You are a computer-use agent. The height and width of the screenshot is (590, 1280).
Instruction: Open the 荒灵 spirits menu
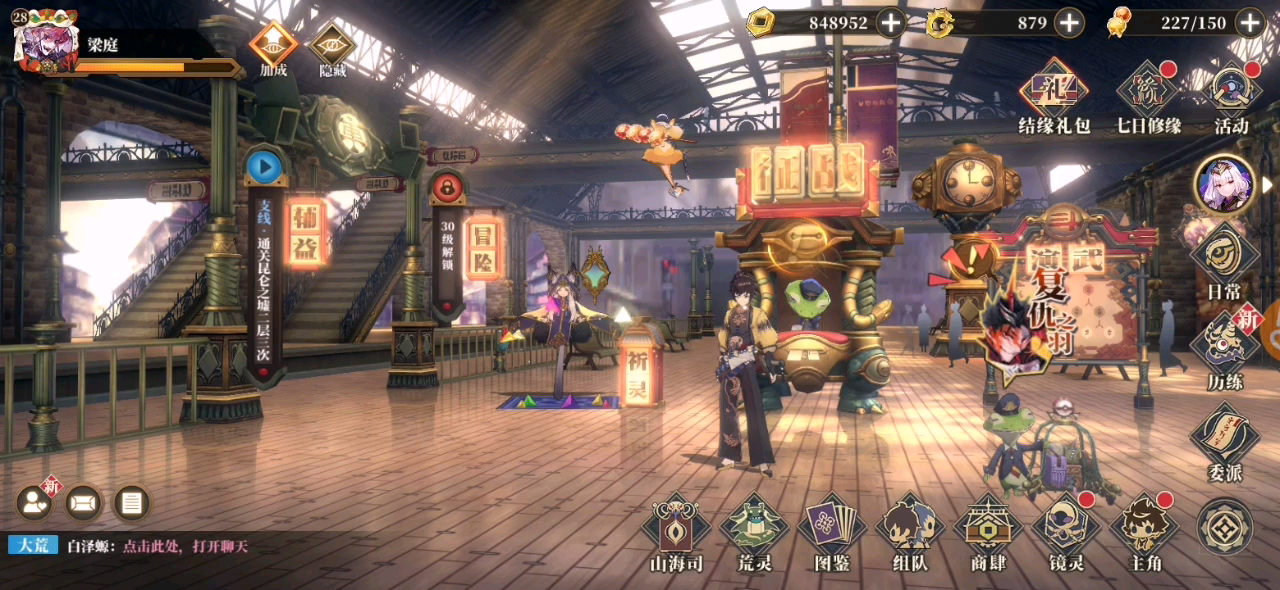pyautogui.click(x=754, y=532)
